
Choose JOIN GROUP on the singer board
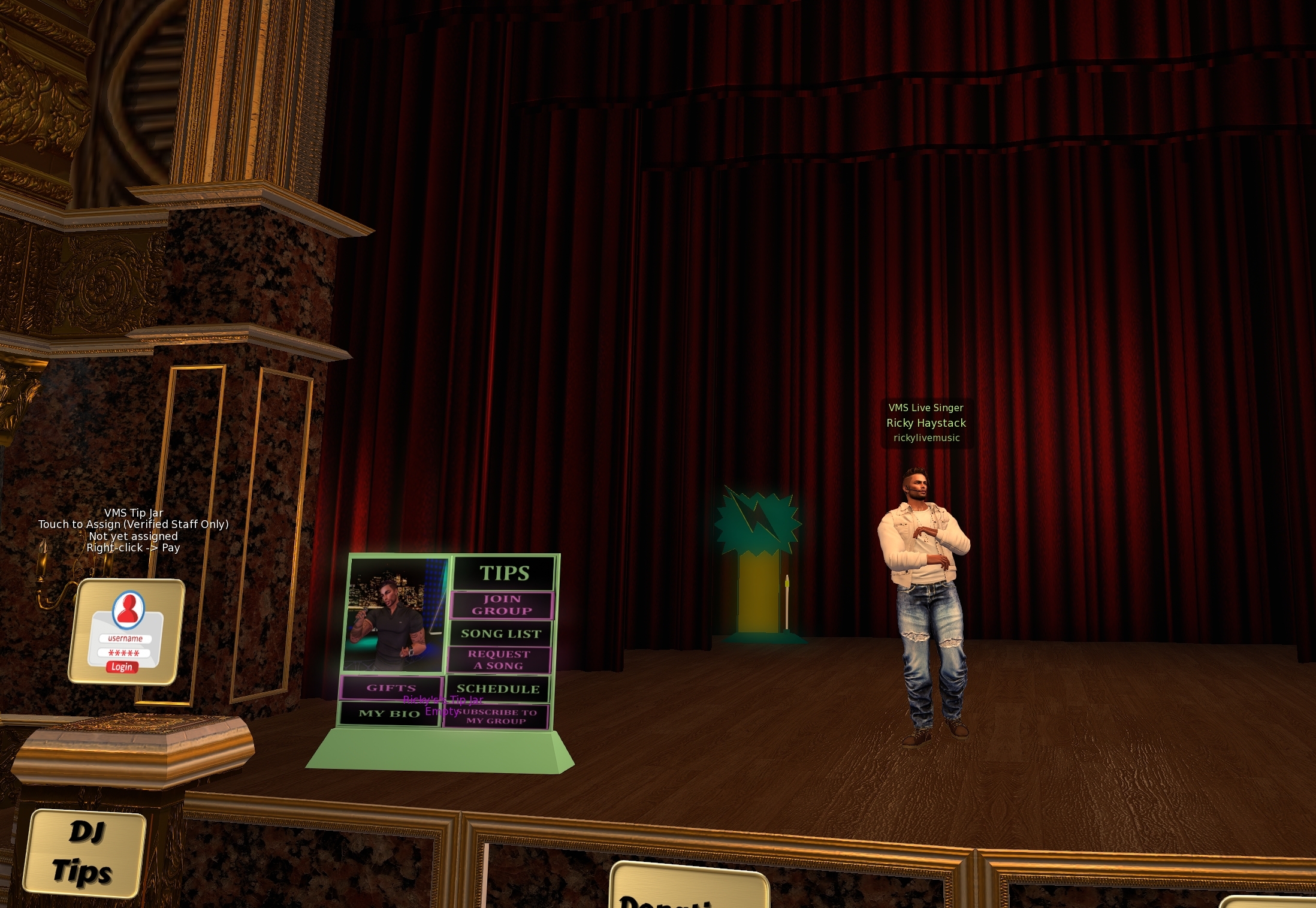502,605
